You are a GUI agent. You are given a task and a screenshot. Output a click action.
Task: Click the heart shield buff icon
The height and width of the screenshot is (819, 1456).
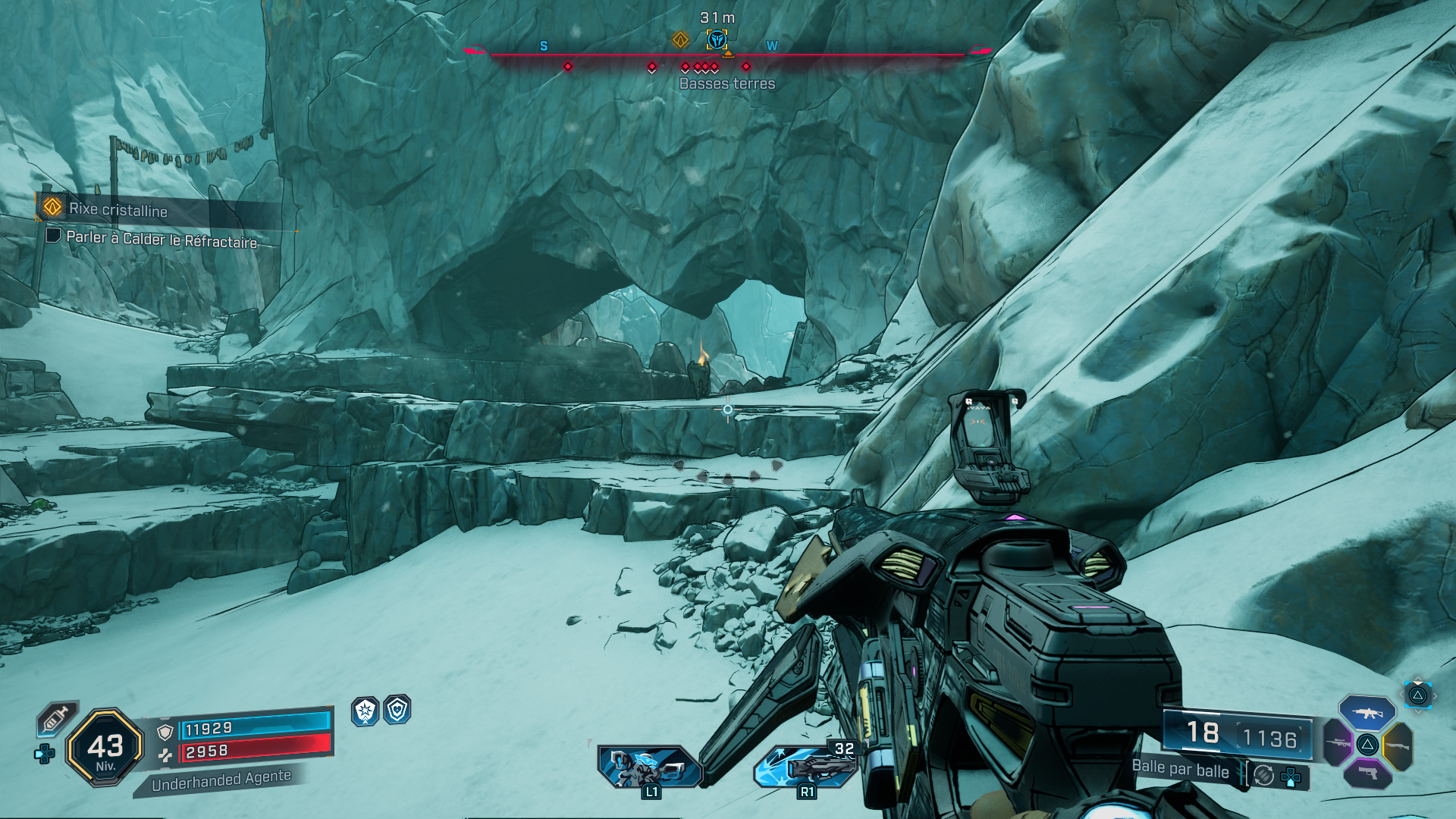[397, 710]
